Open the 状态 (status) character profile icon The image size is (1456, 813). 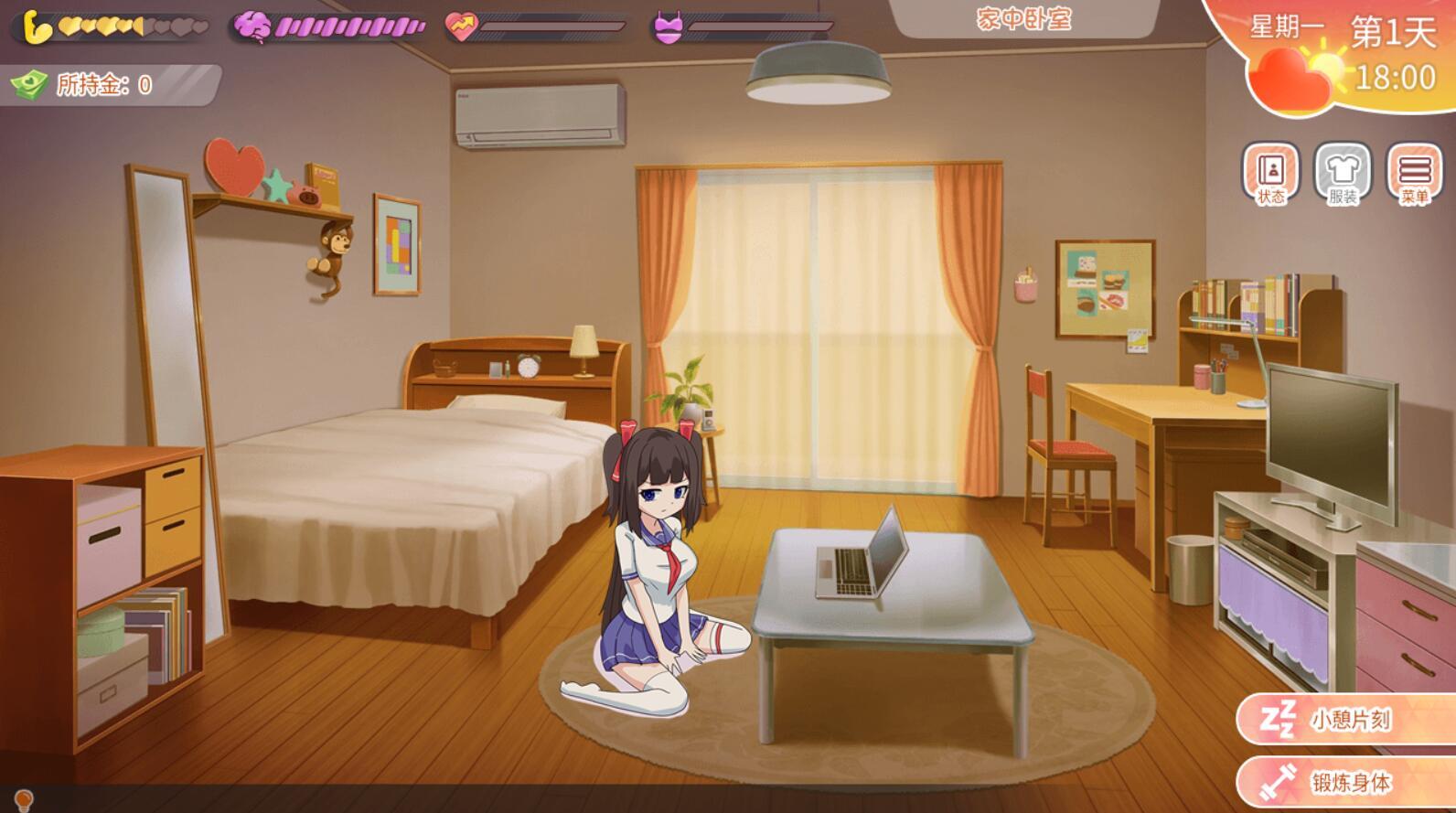[x=1272, y=174]
